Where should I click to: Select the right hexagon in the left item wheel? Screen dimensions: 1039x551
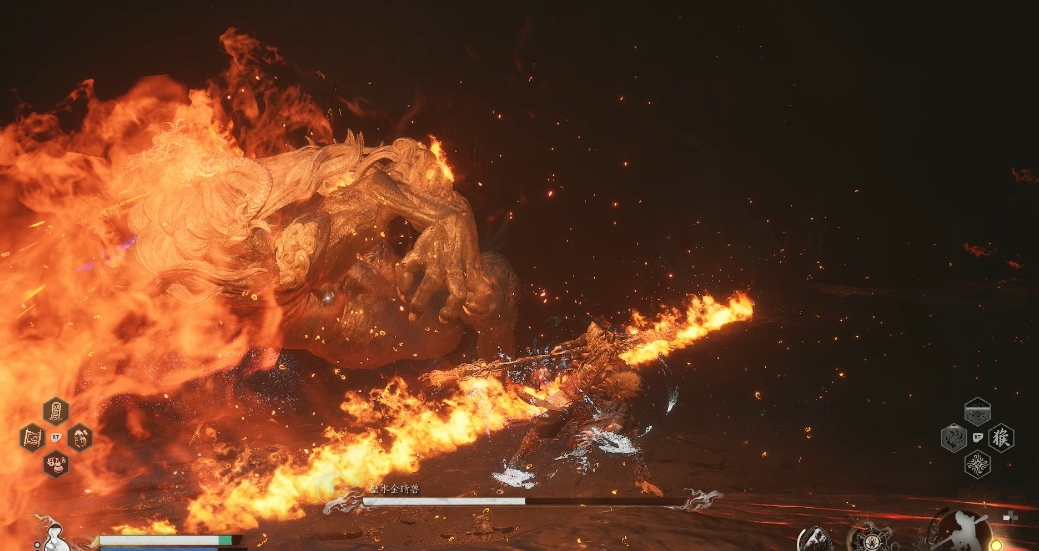point(80,437)
